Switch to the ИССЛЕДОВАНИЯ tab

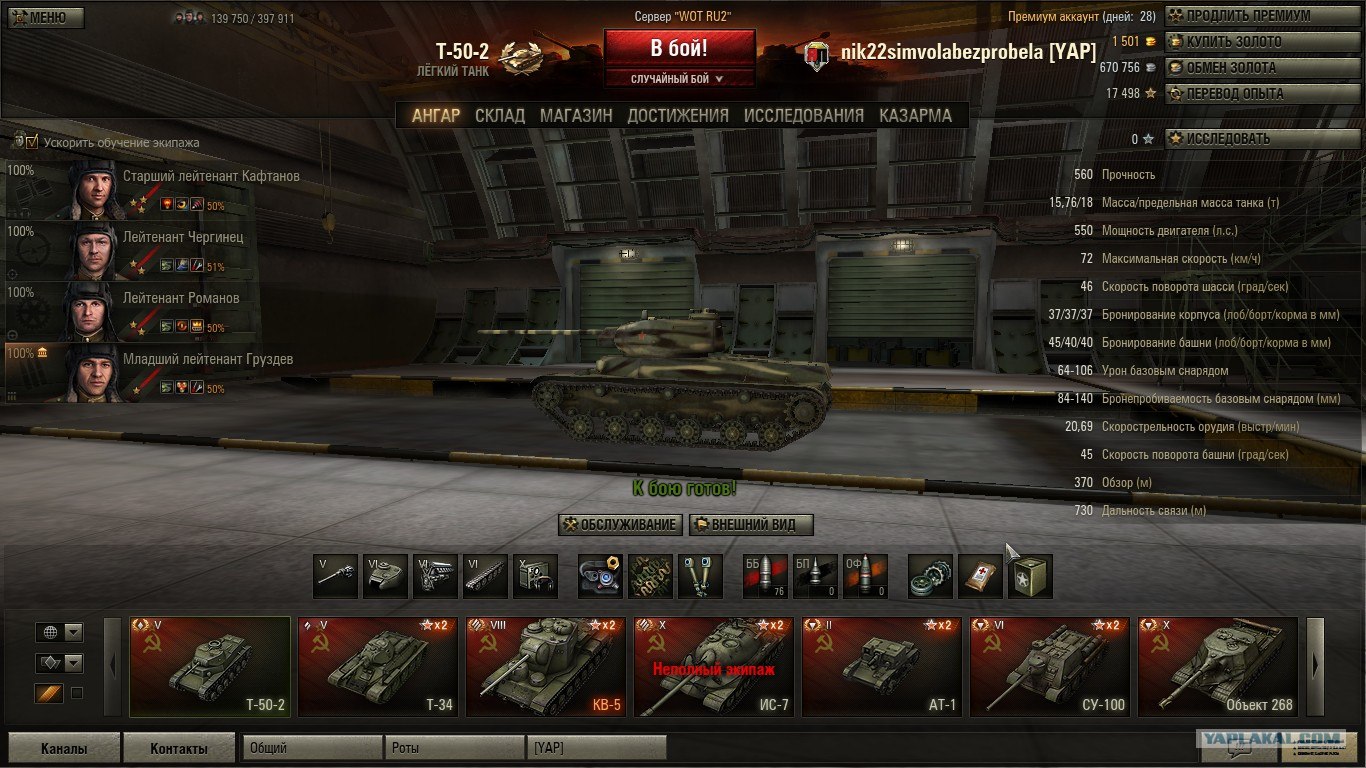(x=803, y=115)
